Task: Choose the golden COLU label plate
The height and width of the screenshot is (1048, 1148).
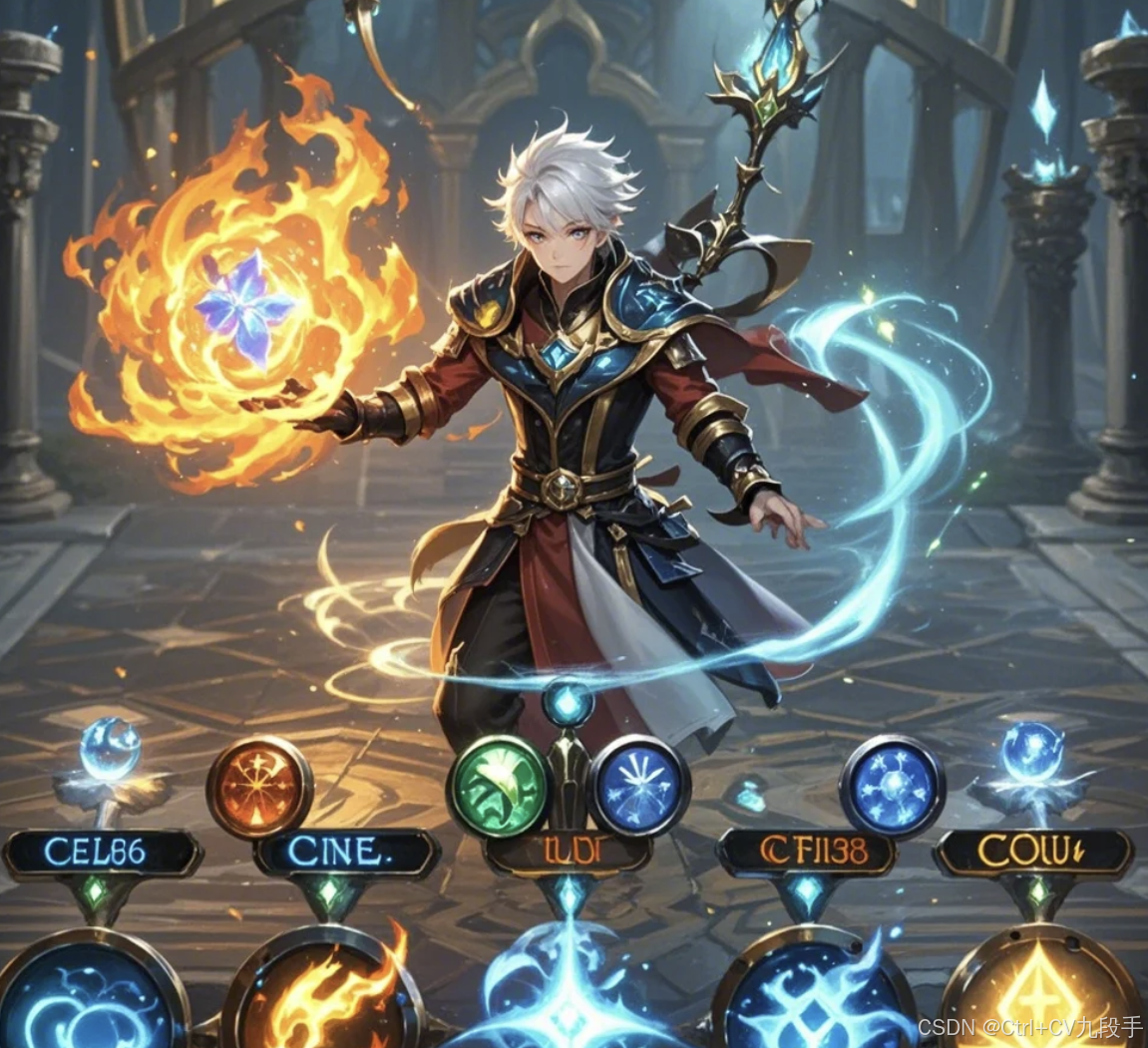Action: [1033, 854]
